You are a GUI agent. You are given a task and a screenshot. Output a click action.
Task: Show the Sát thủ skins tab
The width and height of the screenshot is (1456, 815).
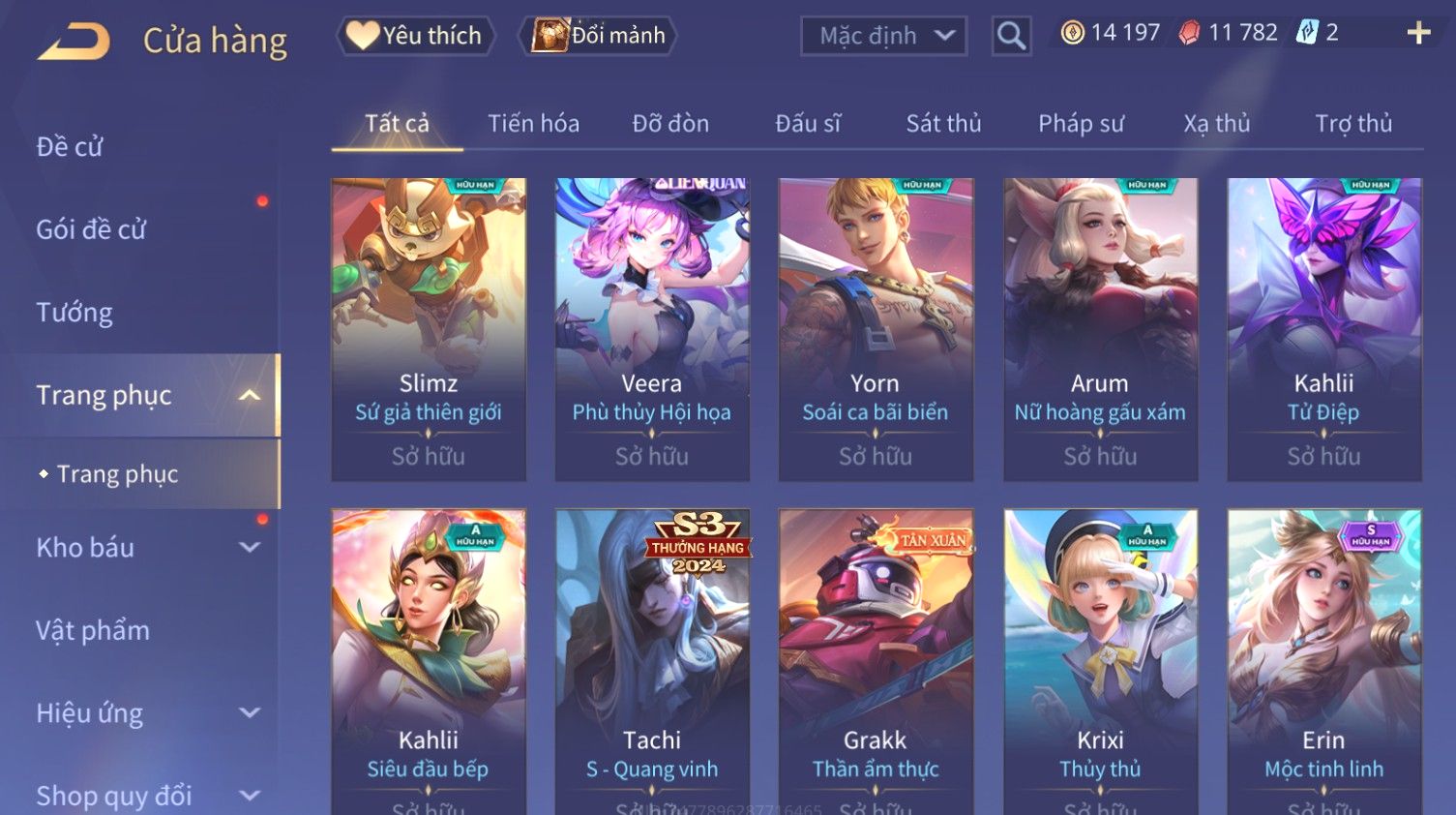(943, 124)
